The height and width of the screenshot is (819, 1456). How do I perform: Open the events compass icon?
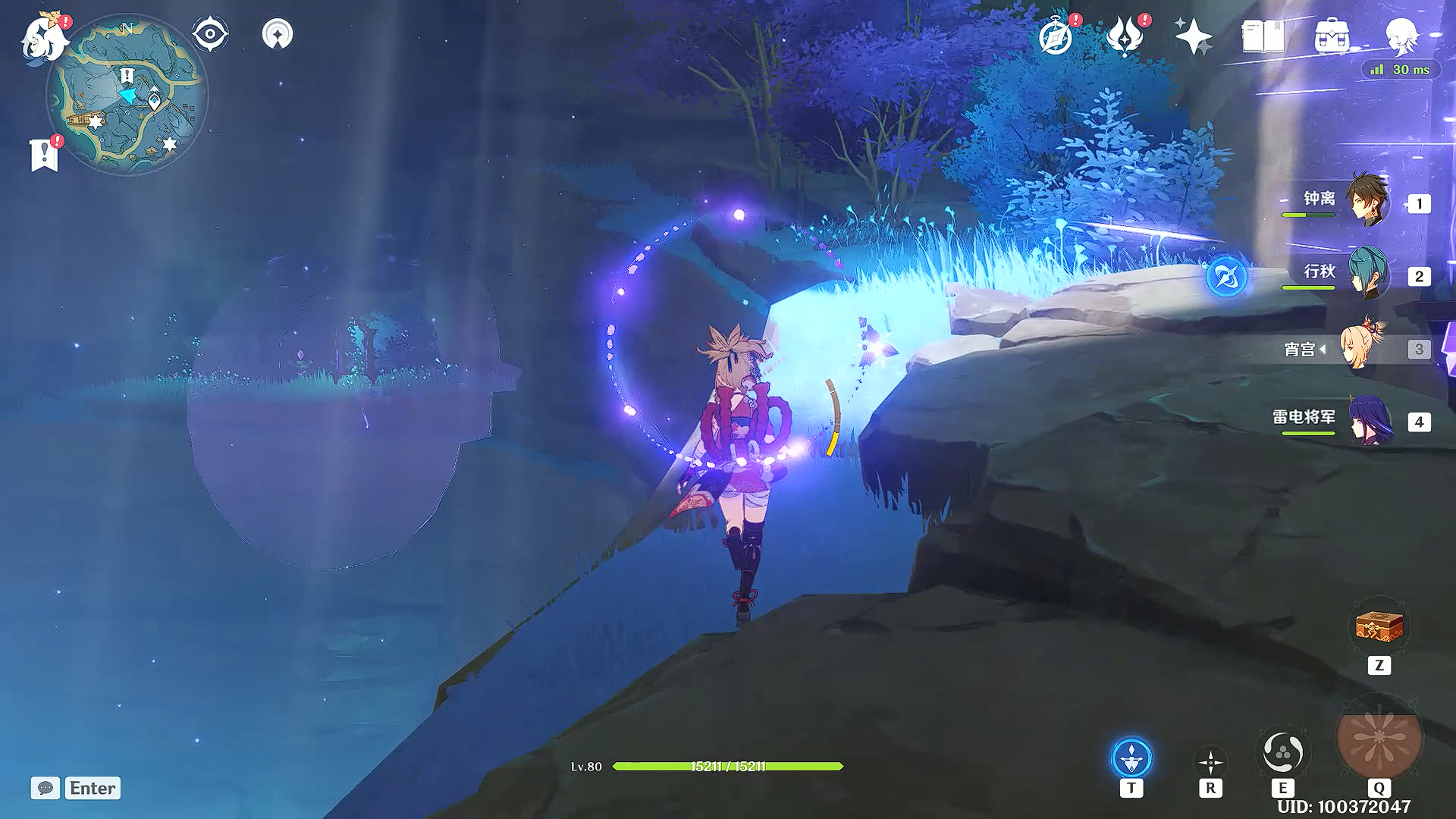point(1056,36)
